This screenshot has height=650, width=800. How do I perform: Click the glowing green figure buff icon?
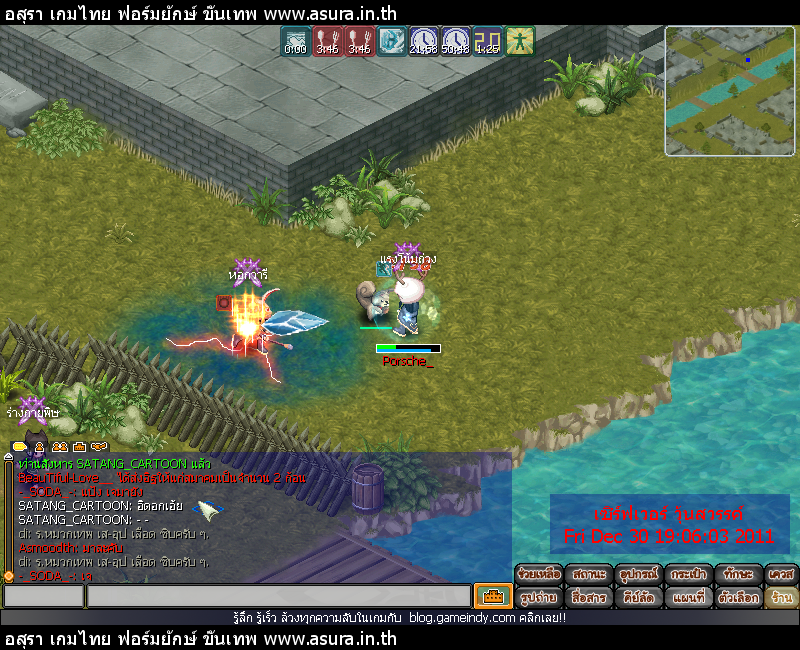pyautogui.click(x=520, y=41)
